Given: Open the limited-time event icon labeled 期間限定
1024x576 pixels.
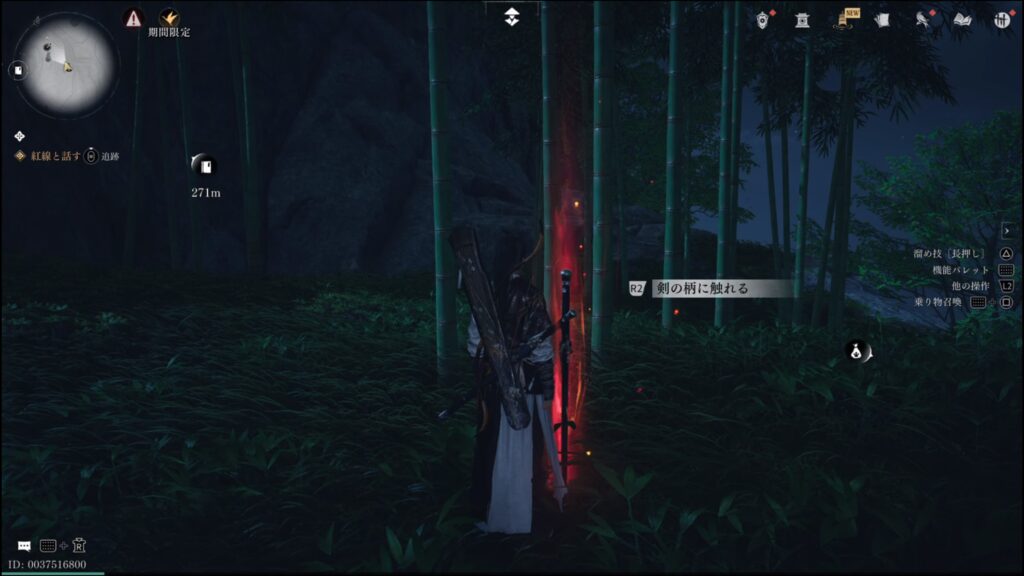Looking at the screenshot, I should click(x=168, y=17).
